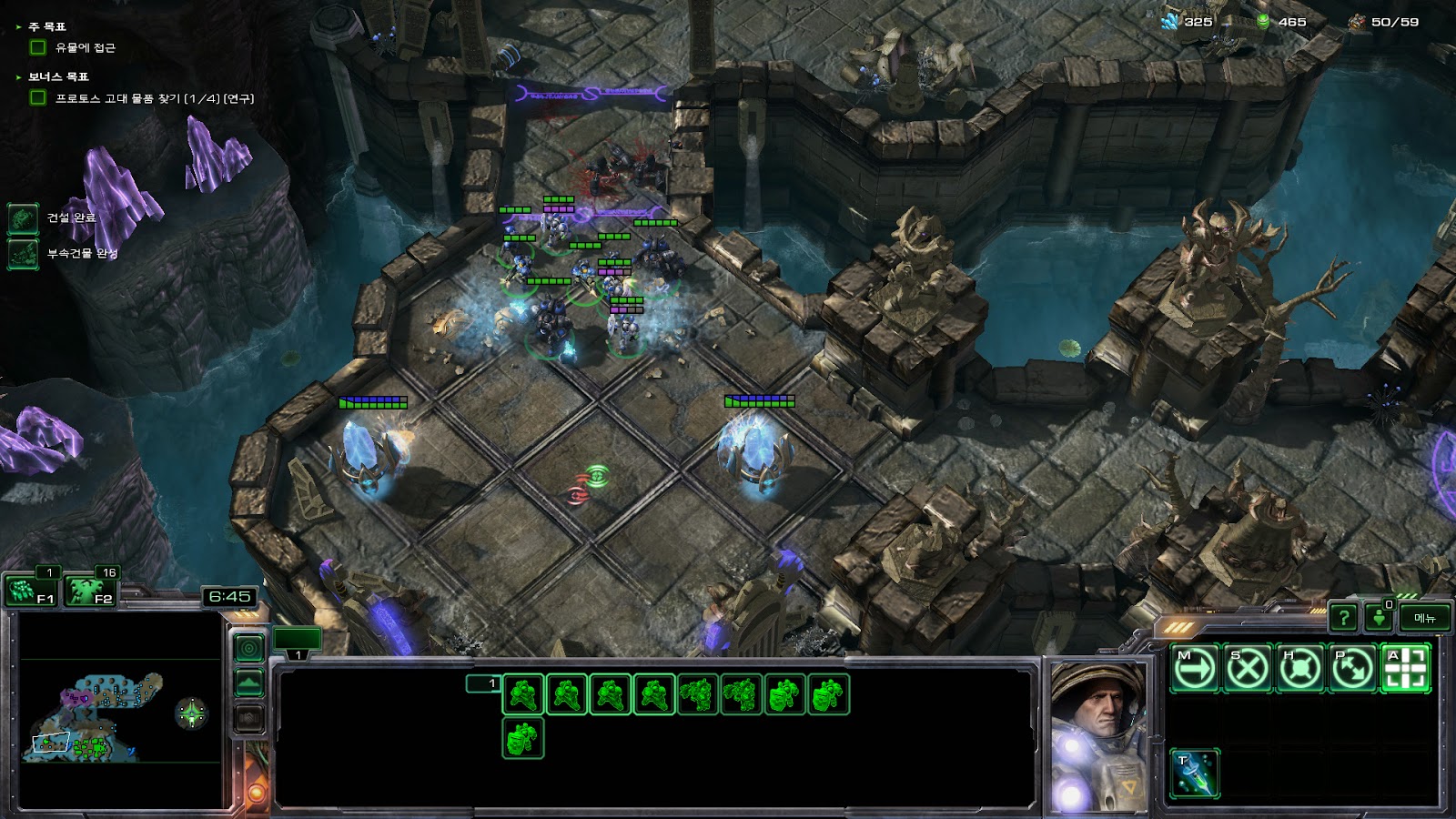1456x819 pixels.
Task: Collapse the 주 목표 objectives list
Action: click(x=19, y=27)
